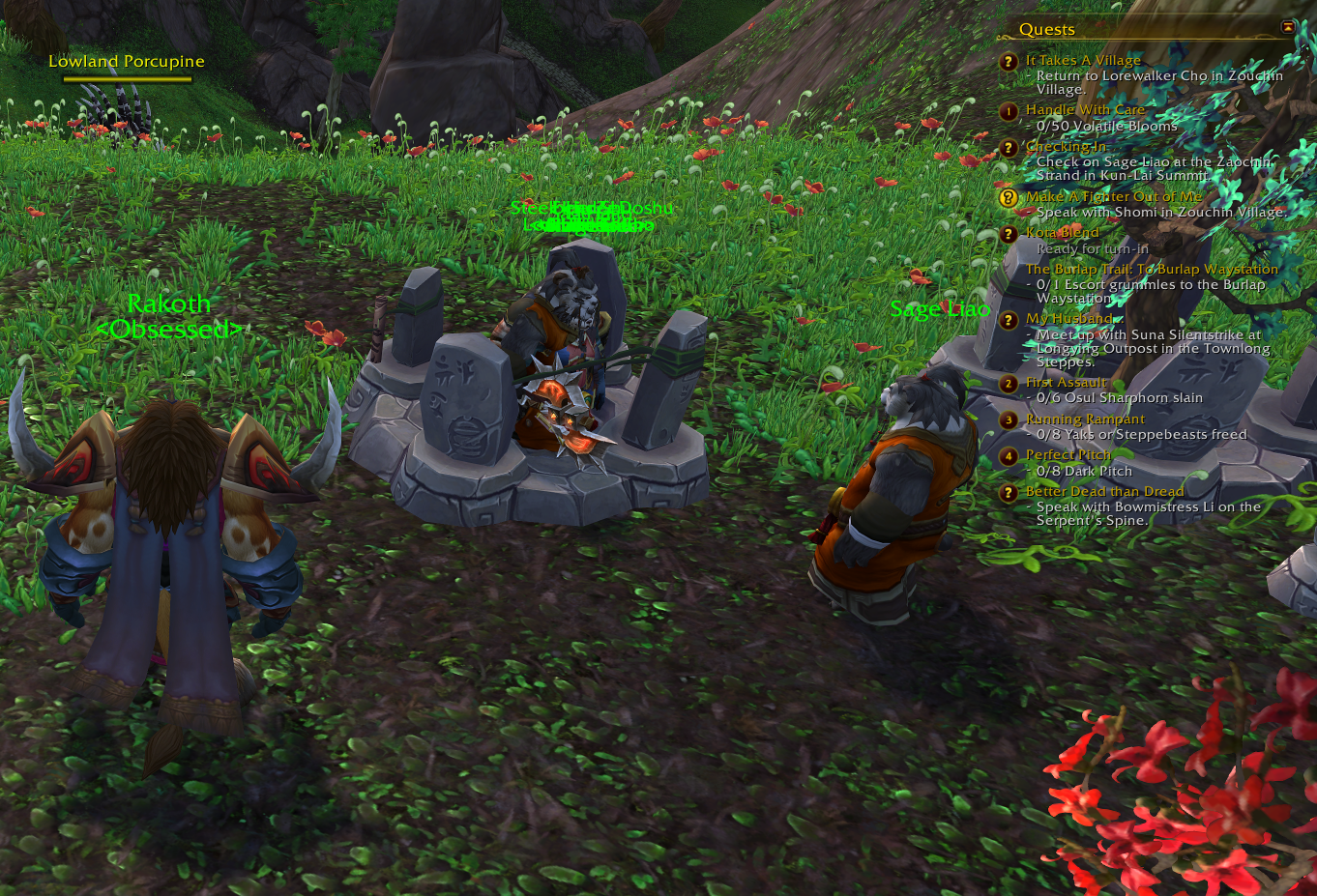The height and width of the screenshot is (896, 1317).
Task: Open the Better Dead than Dread quest
Action: (1104, 492)
